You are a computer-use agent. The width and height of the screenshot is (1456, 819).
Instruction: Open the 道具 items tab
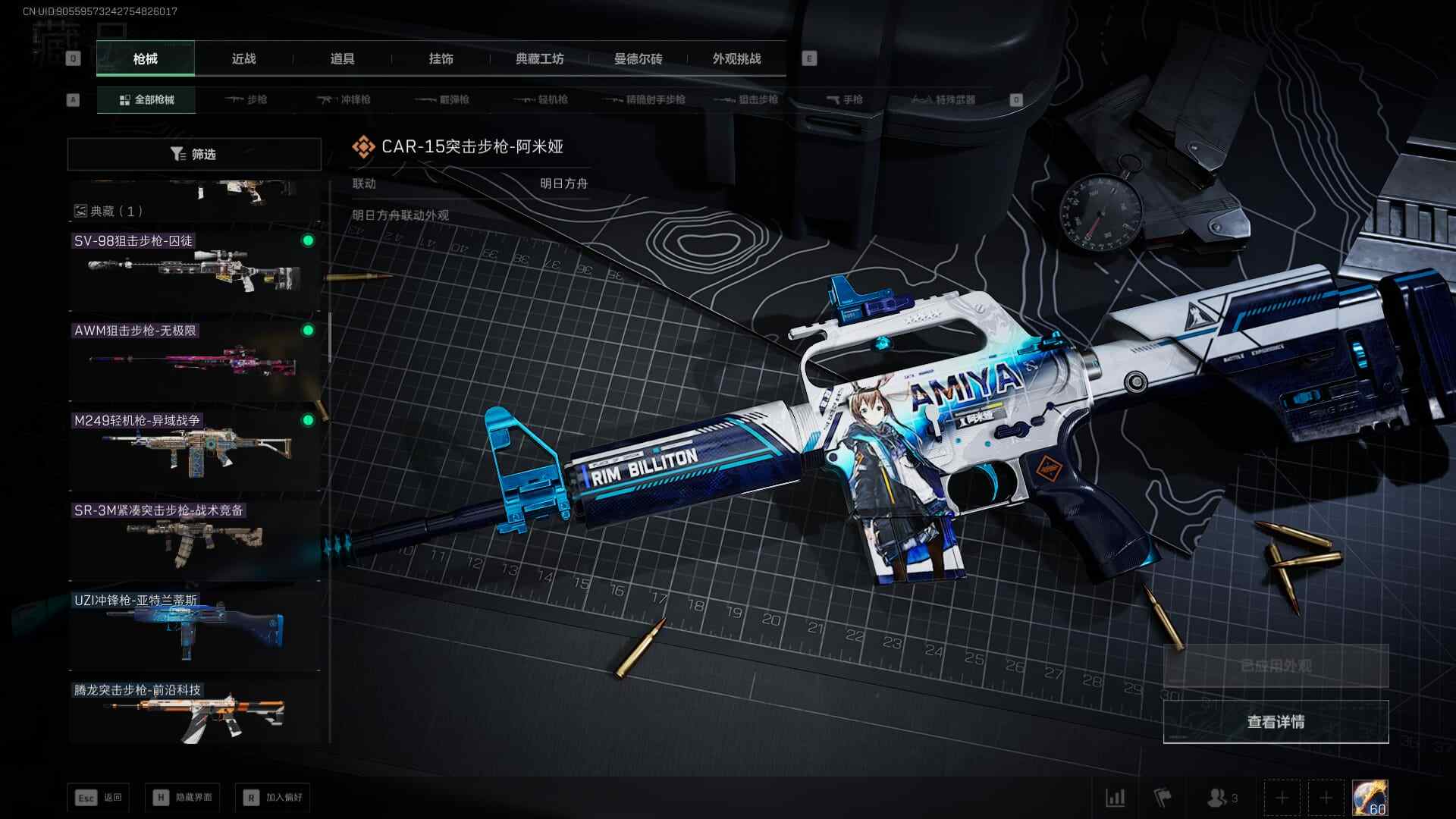click(x=342, y=58)
